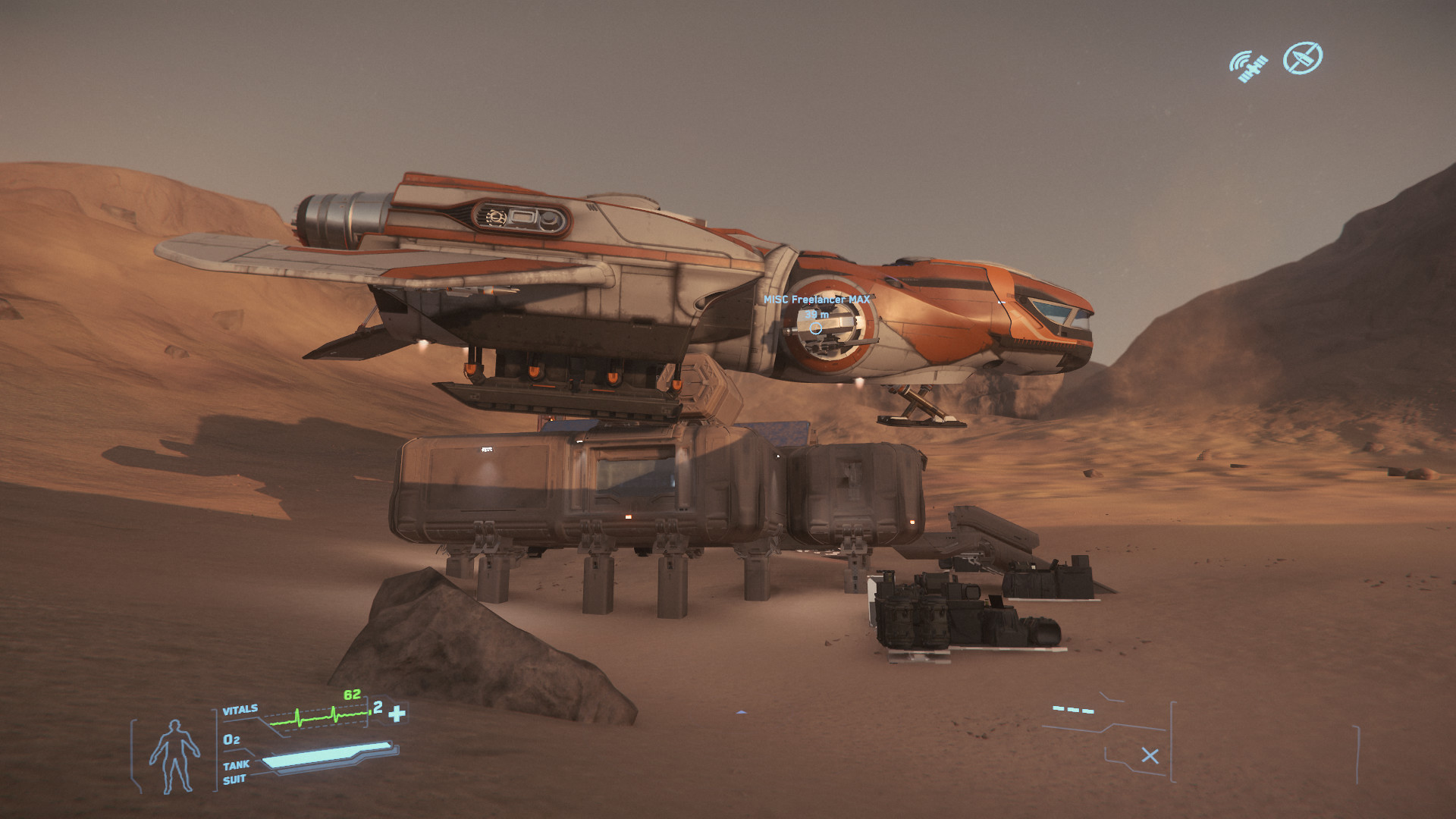Click the X icon in weapon panel
Image resolution: width=1456 pixels, height=819 pixels.
(1150, 755)
